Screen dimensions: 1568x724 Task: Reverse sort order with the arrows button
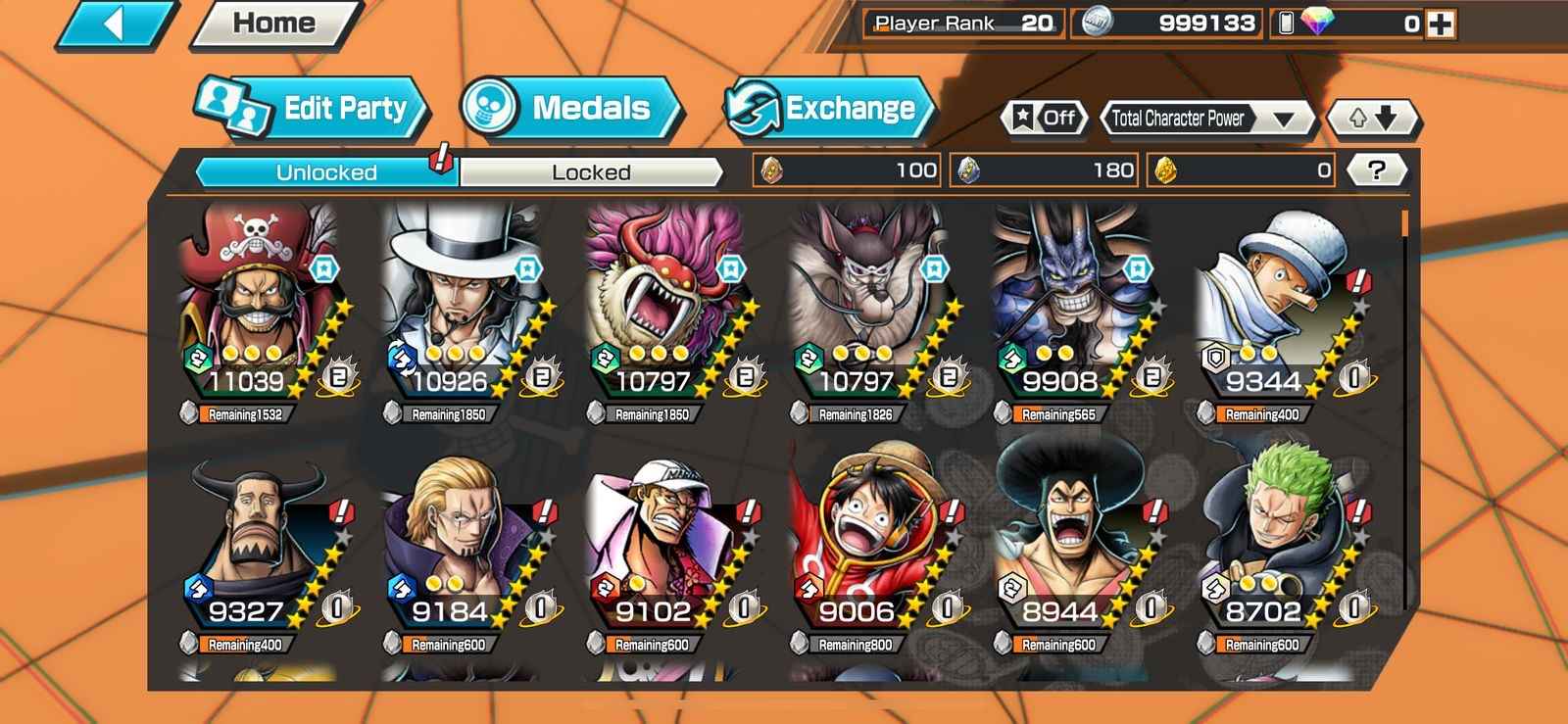click(x=1371, y=119)
